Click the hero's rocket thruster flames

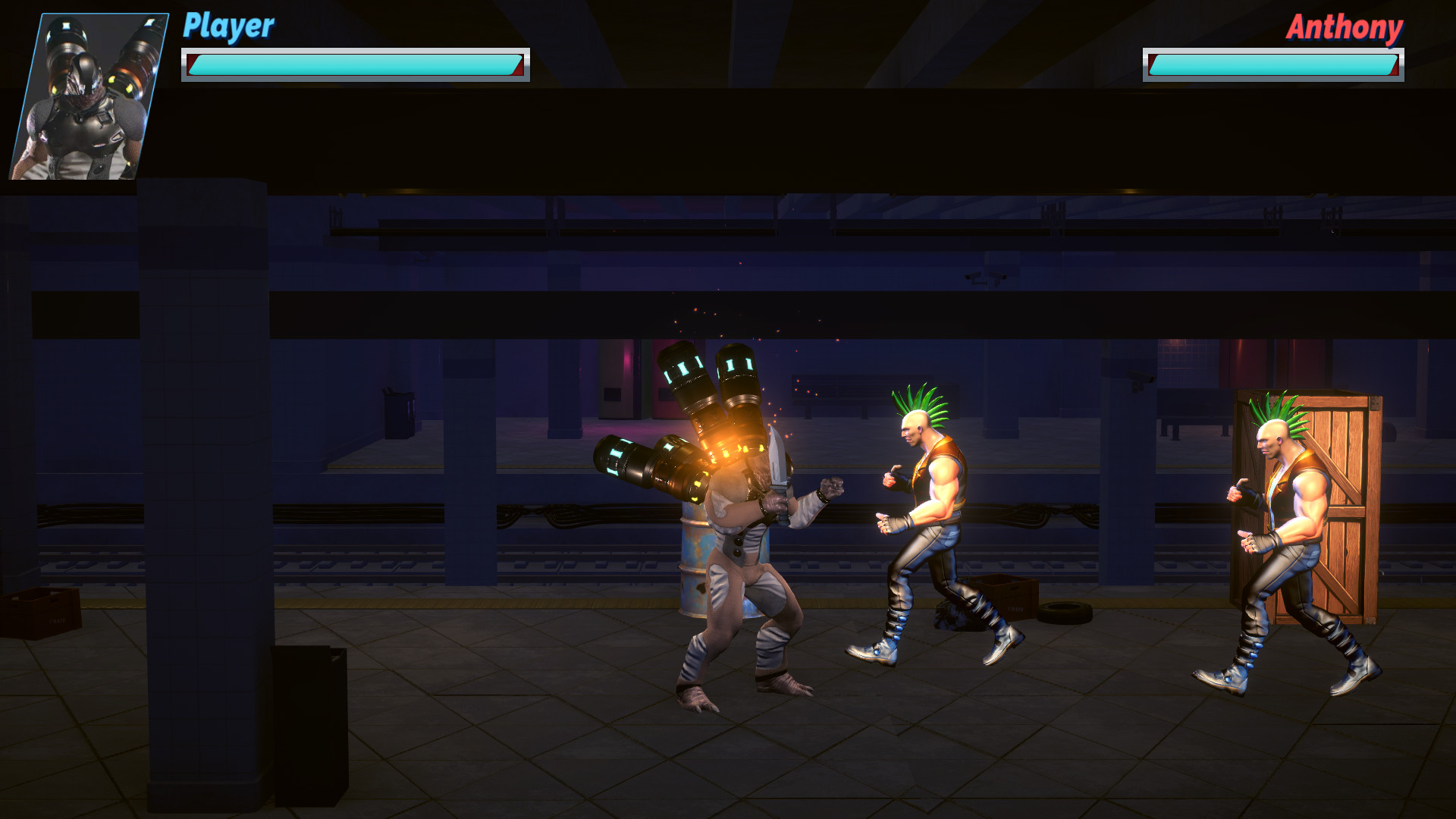coord(728,447)
